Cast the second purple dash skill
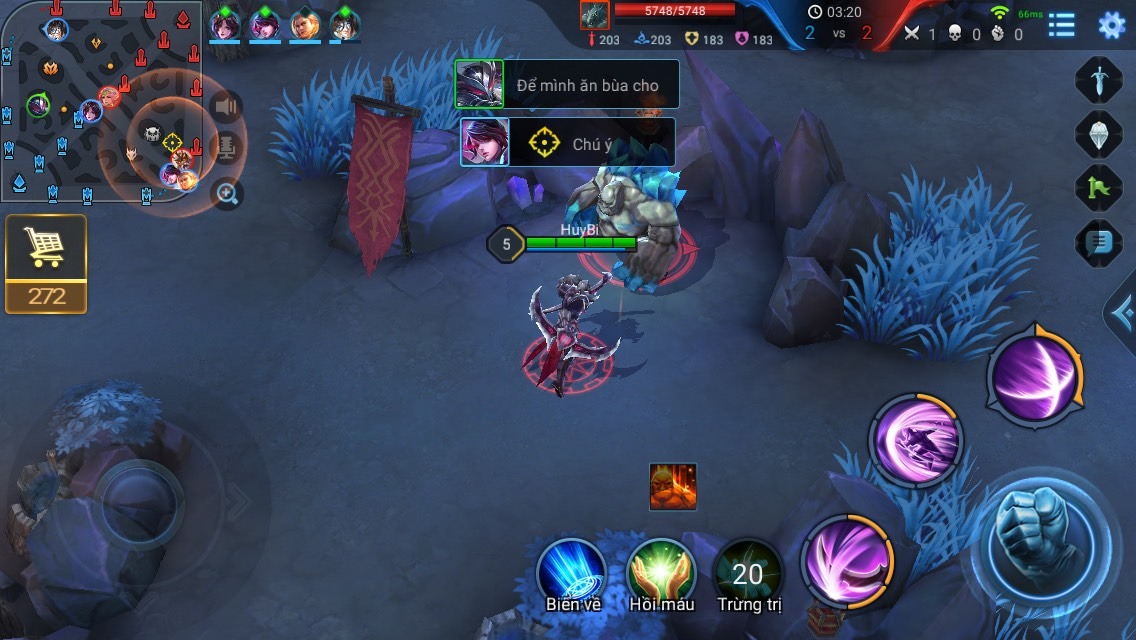1136x640 pixels. tap(915, 440)
